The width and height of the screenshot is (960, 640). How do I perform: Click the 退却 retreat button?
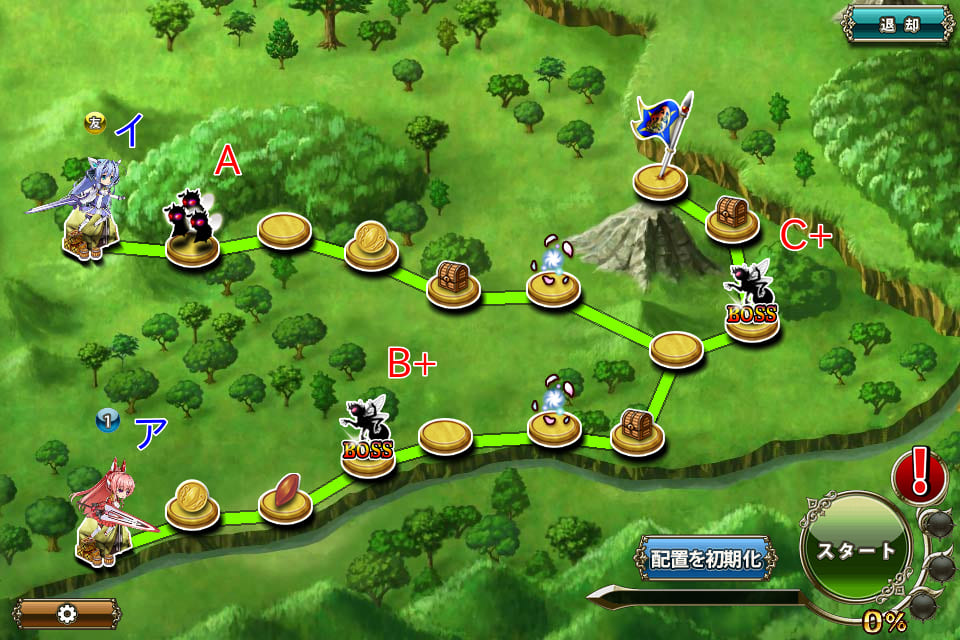point(895,23)
